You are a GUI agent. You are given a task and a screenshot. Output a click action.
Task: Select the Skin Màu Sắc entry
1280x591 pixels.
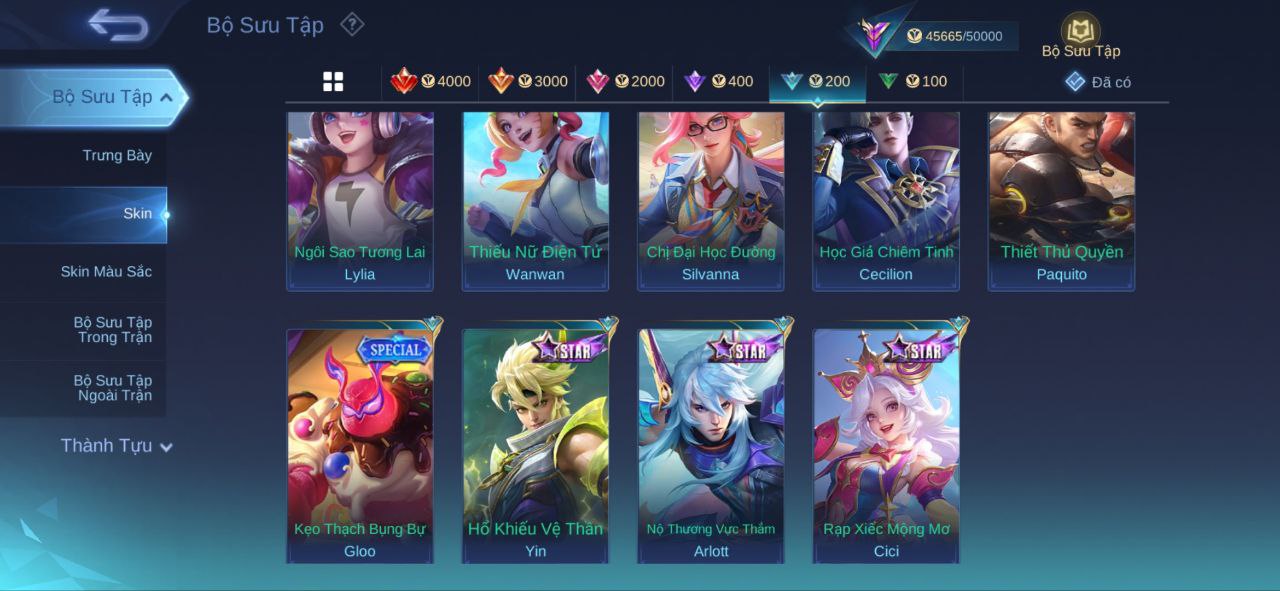(x=106, y=272)
